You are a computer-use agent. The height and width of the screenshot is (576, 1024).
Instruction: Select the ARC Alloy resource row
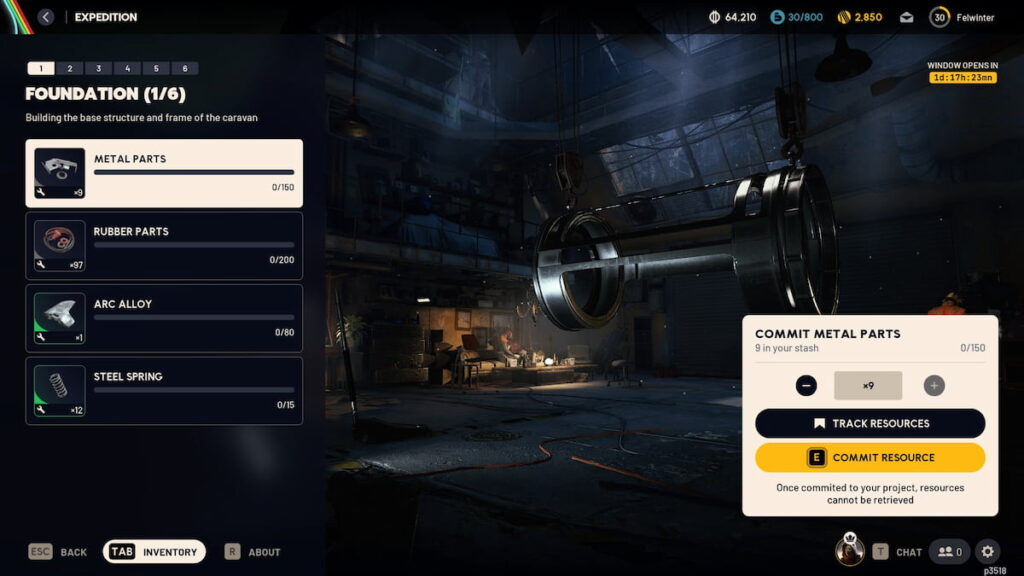(x=164, y=318)
